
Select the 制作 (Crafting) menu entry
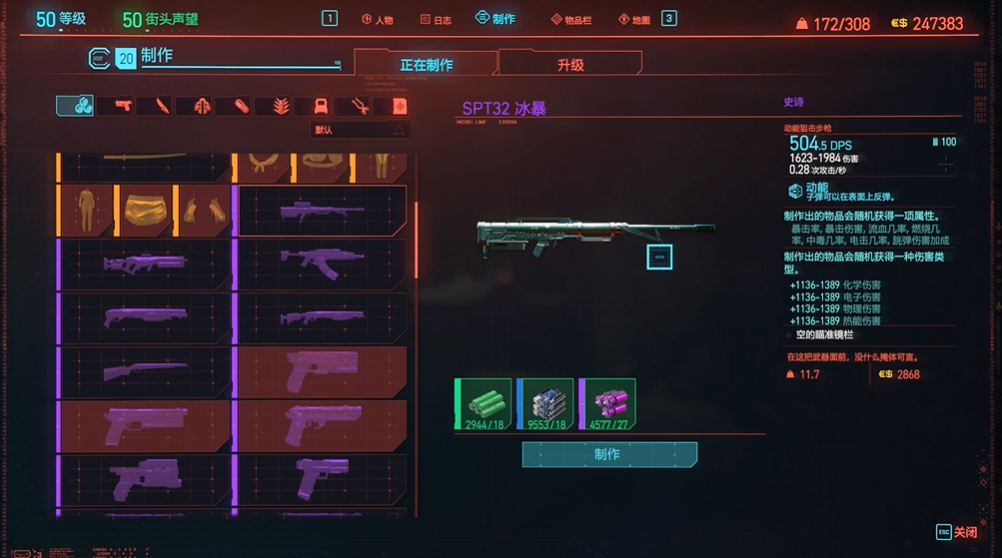pos(495,18)
